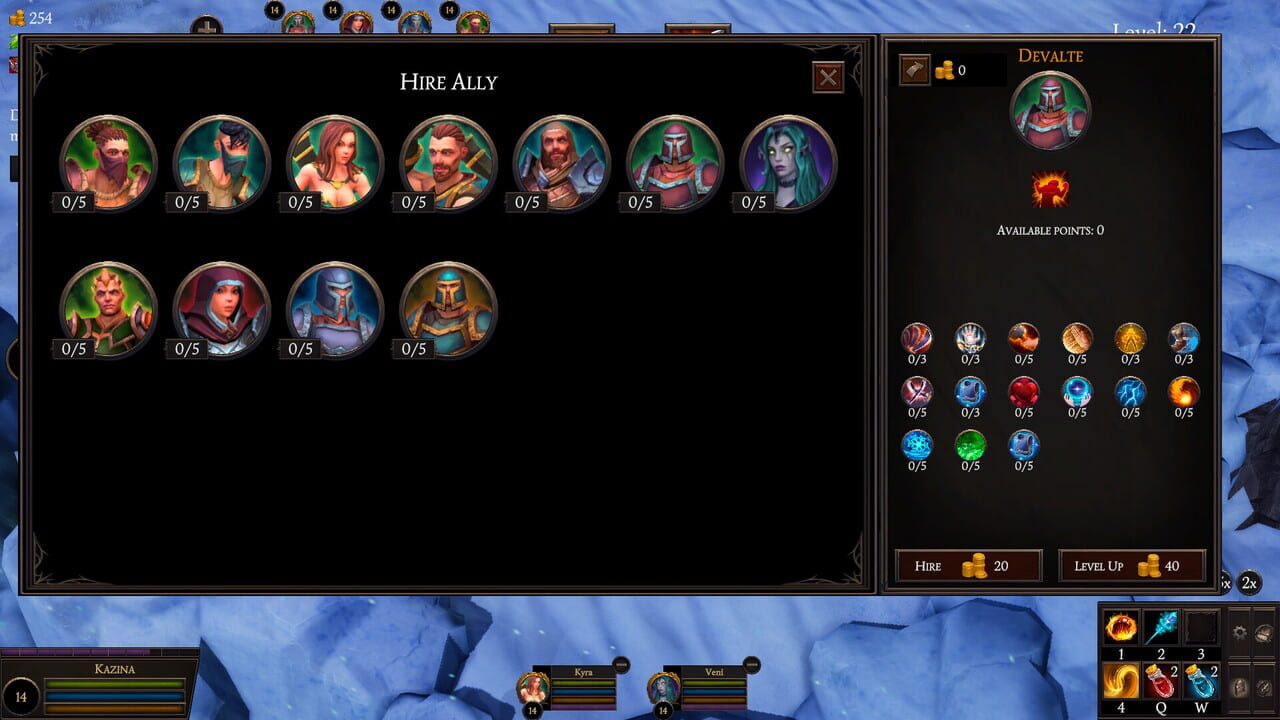Click the green poison skill icon
Viewport: 1280px width, 720px height.
point(968,446)
